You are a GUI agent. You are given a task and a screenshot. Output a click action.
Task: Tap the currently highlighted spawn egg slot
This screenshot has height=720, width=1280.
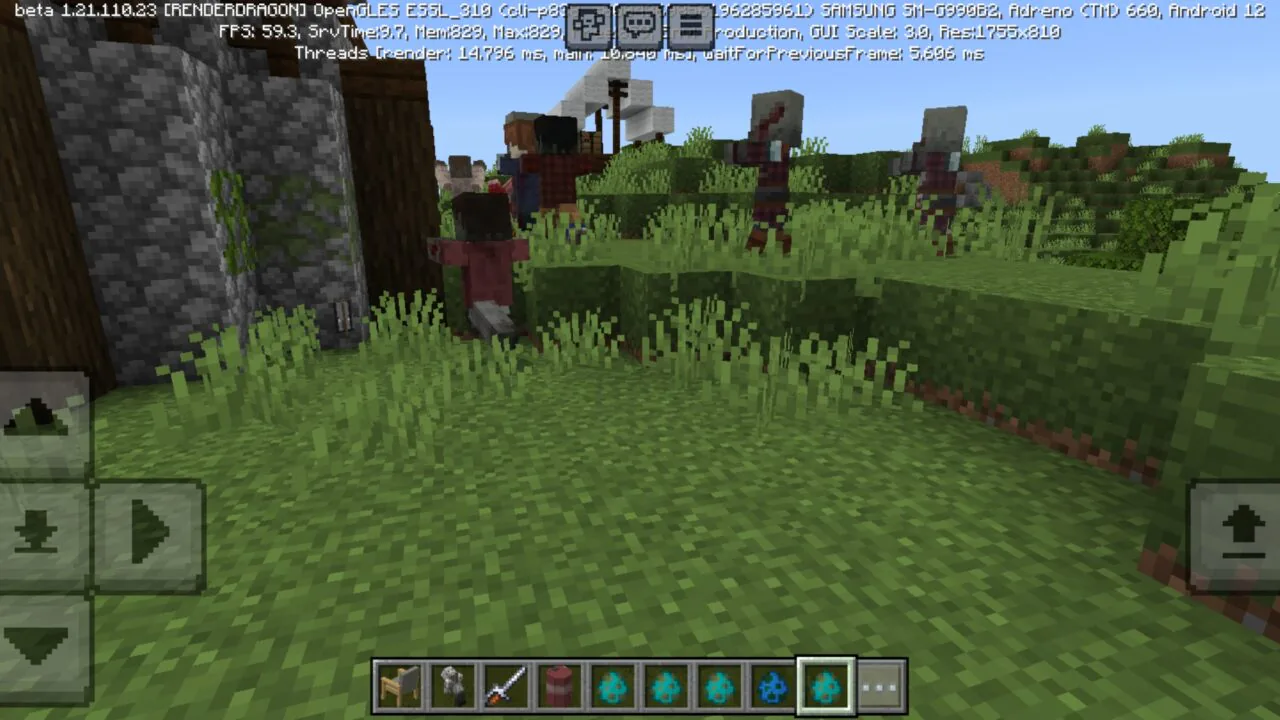(x=825, y=685)
